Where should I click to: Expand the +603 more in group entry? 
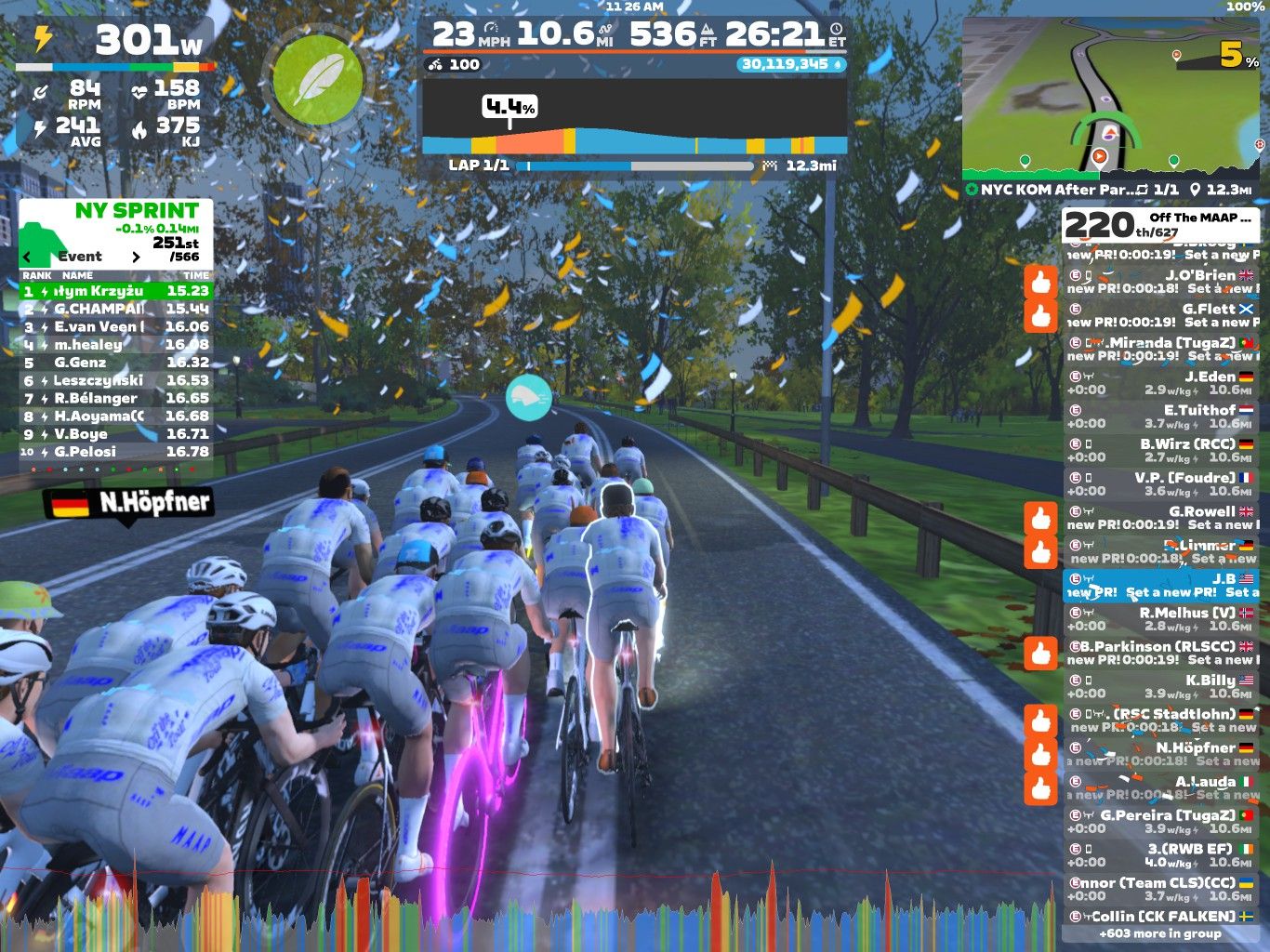pyautogui.click(x=1160, y=932)
